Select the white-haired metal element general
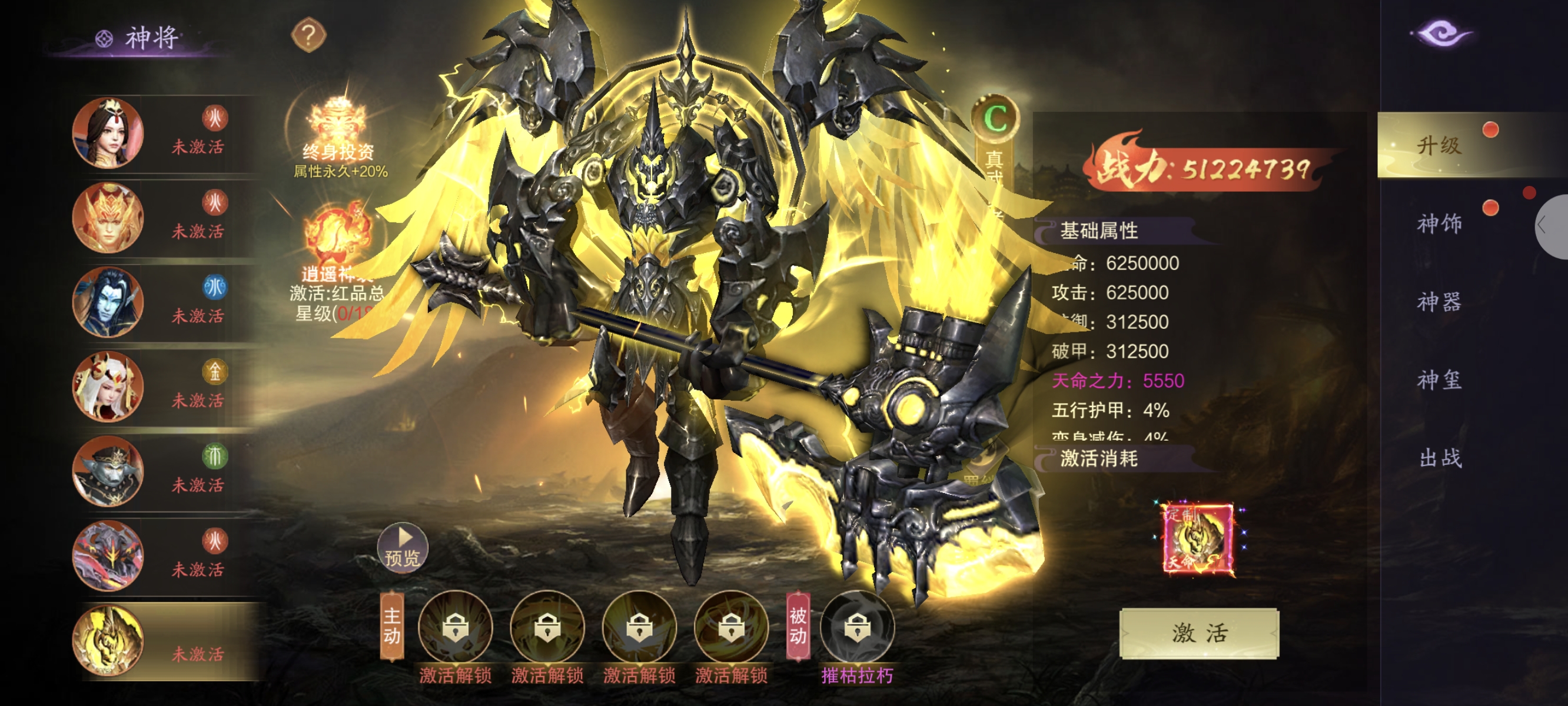This screenshot has height=706, width=1568. tap(108, 387)
